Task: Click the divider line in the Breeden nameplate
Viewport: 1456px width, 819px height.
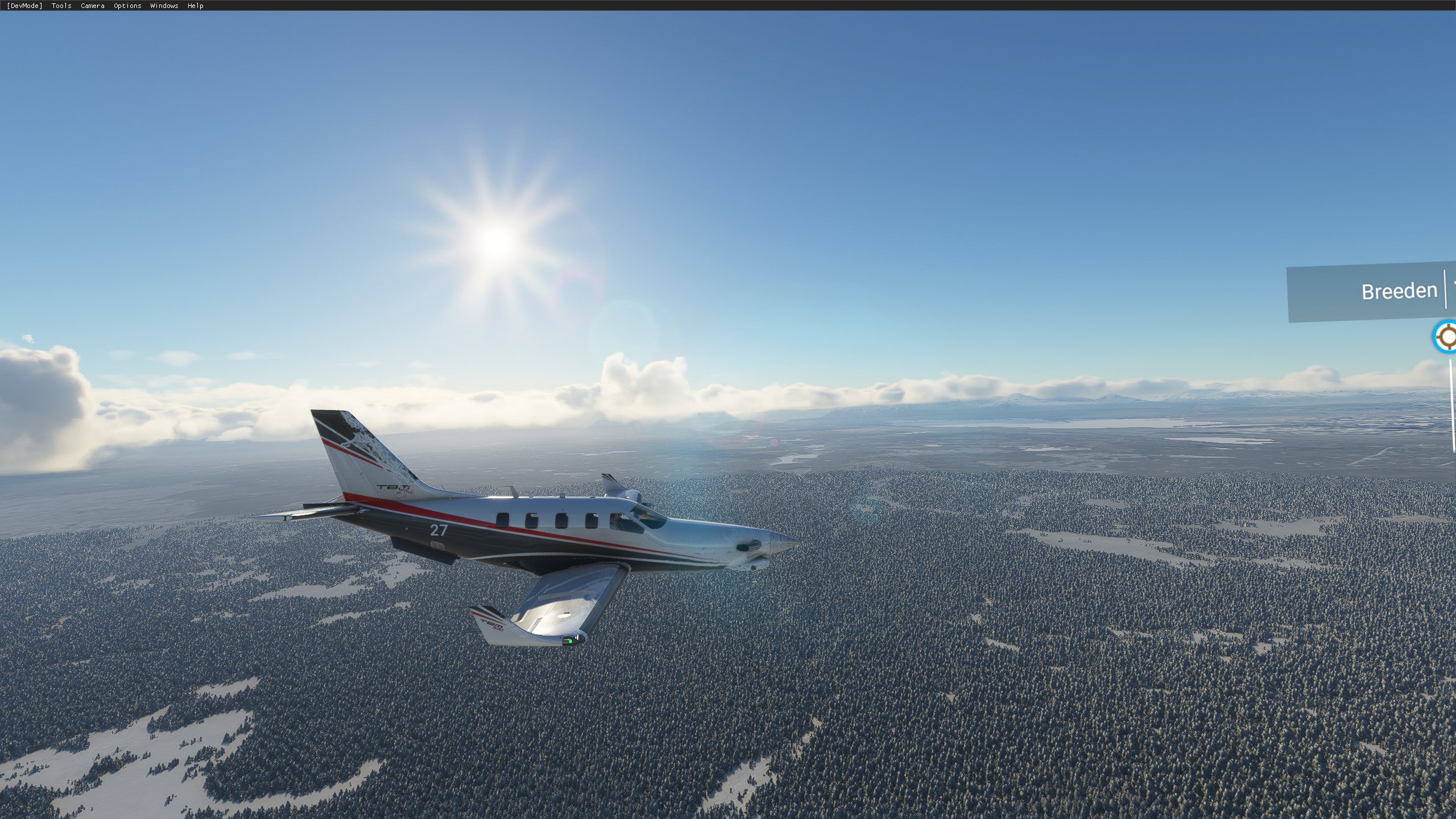Action: coord(1445,289)
